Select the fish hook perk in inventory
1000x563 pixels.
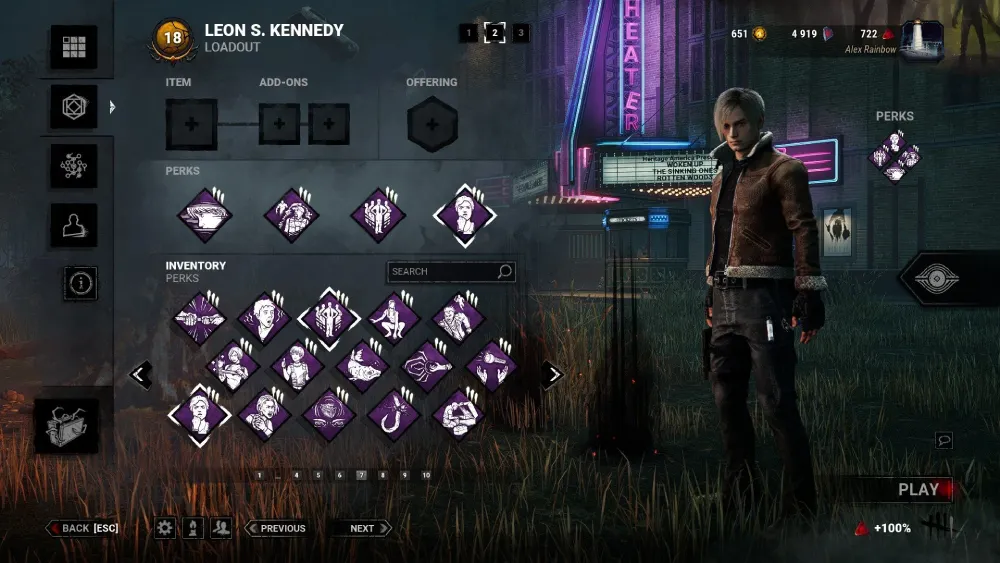point(394,412)
